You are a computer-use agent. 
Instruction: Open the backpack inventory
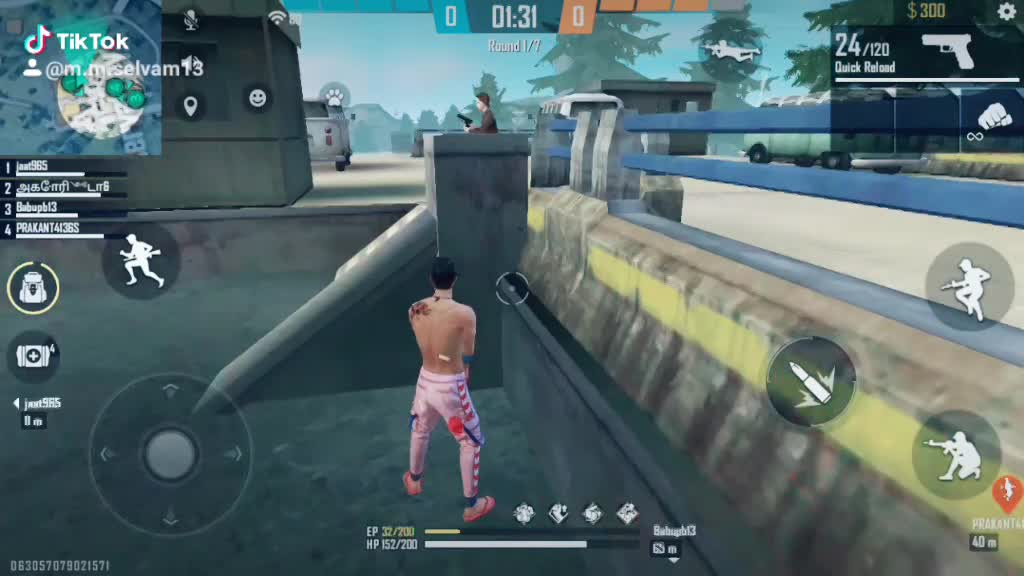[x=33, y=289]
